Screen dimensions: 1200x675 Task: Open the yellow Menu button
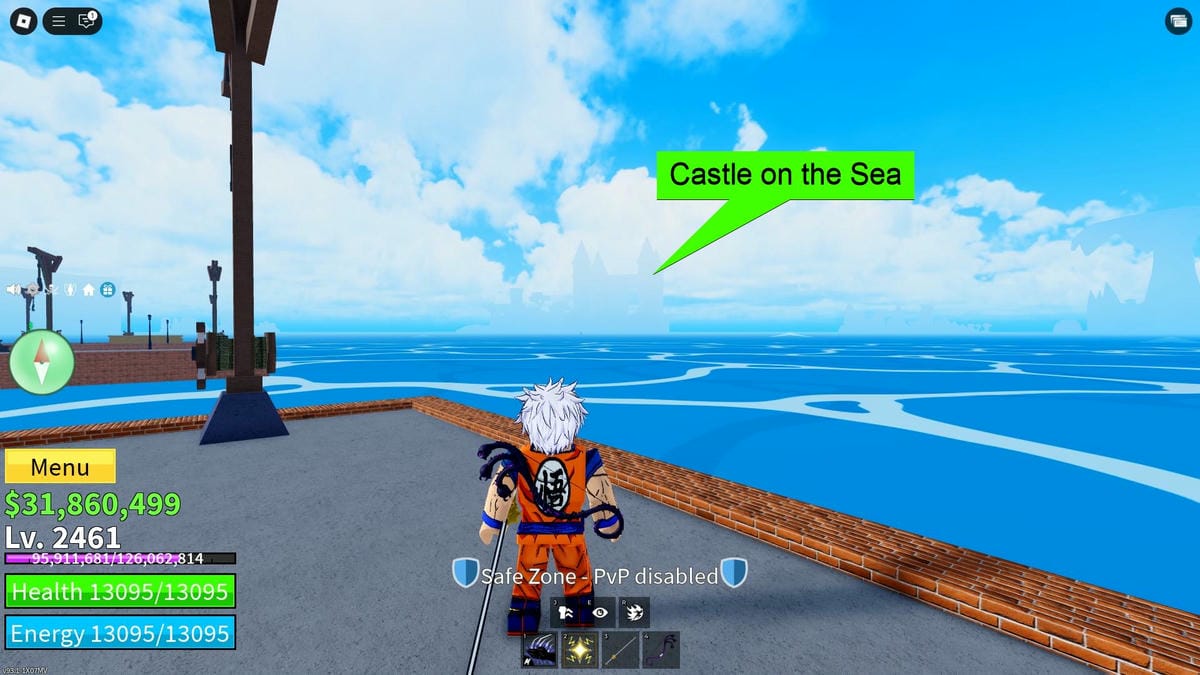click(x=60, y=467)
